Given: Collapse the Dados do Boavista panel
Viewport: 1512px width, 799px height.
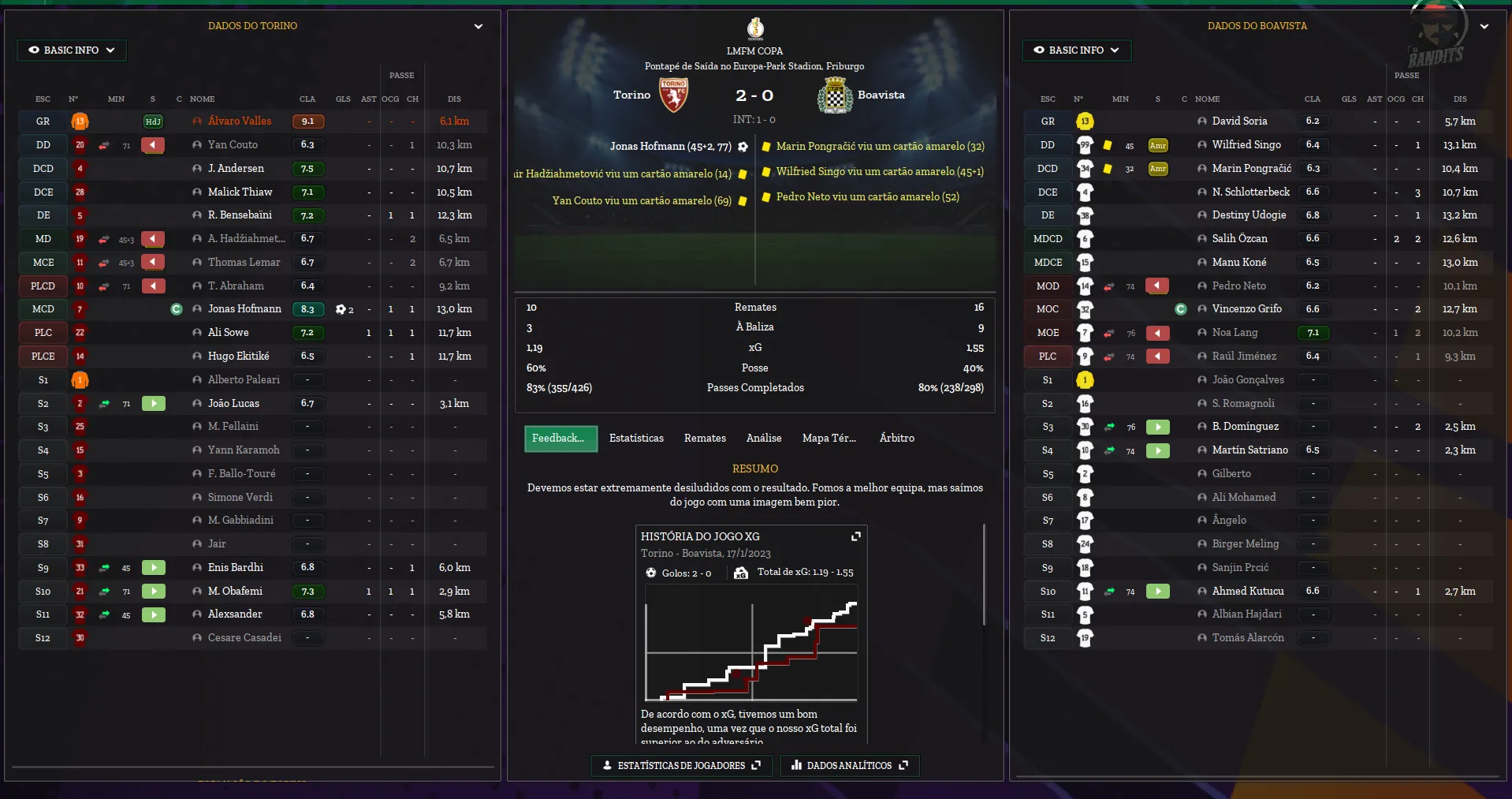Looking at the screenshot, I should tap(1484, 26).
